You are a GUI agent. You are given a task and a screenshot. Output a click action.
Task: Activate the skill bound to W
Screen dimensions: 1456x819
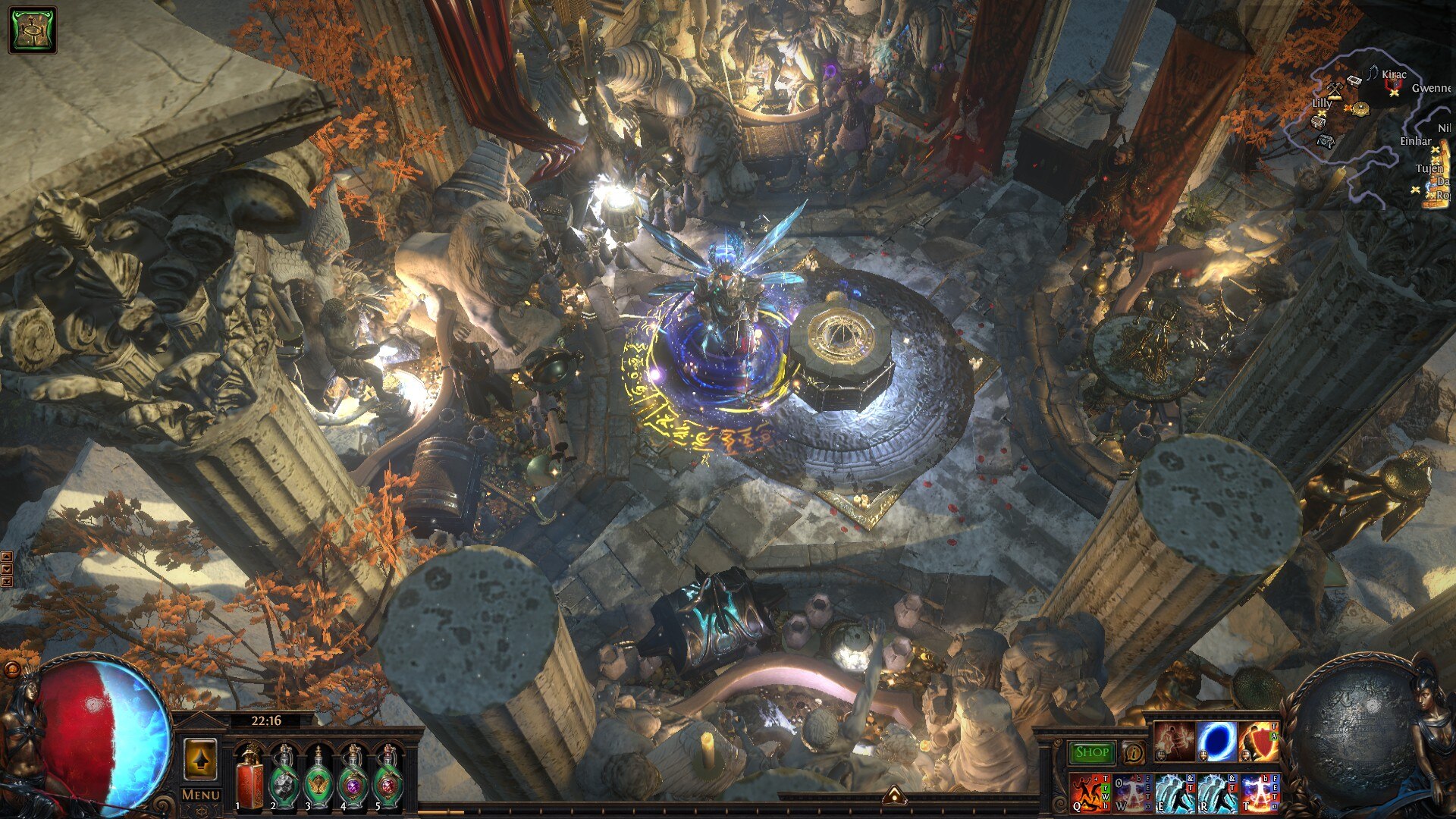(1133, 792)
